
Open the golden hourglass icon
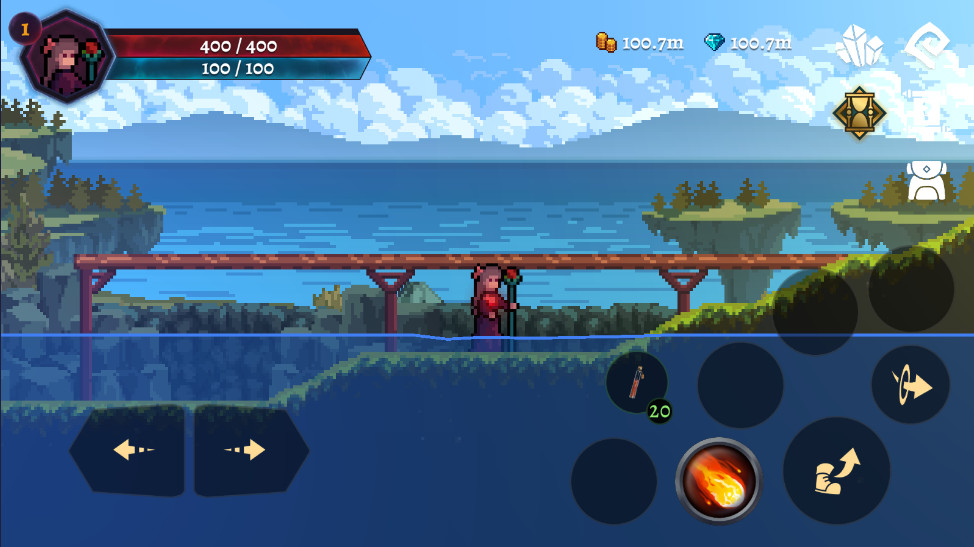point(859,111)
